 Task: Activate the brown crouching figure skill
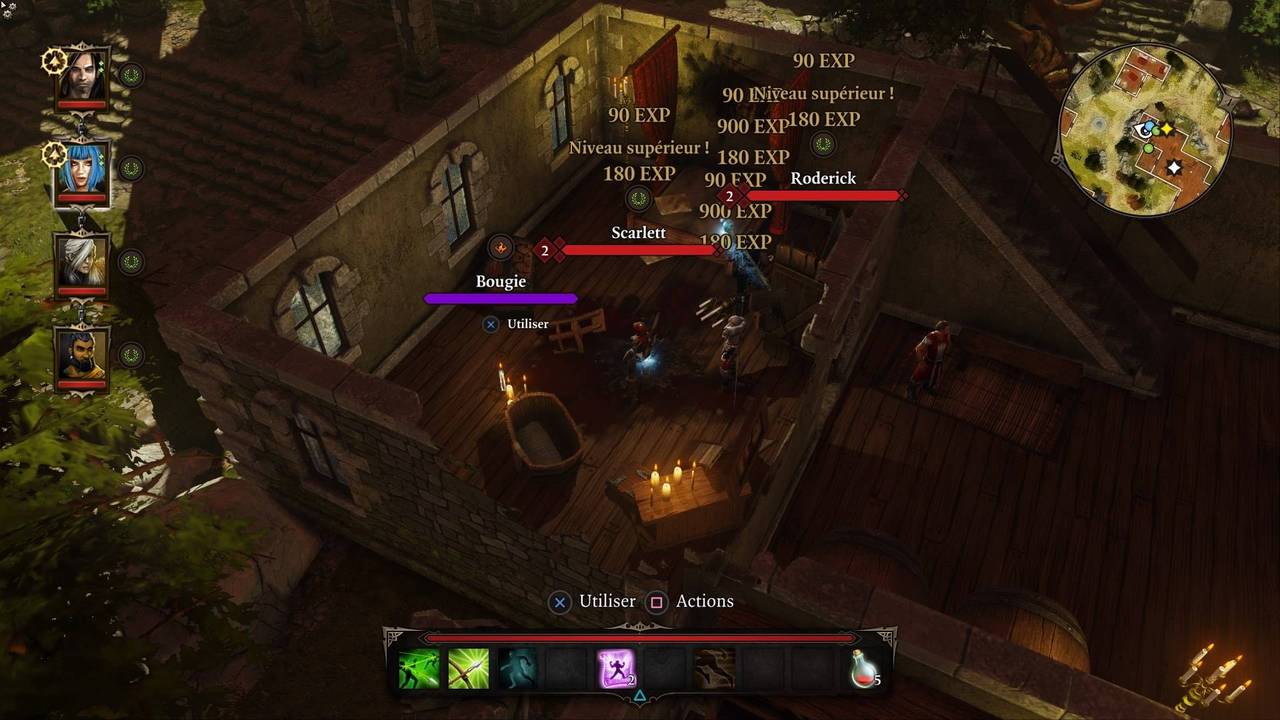tap(714, 669)
